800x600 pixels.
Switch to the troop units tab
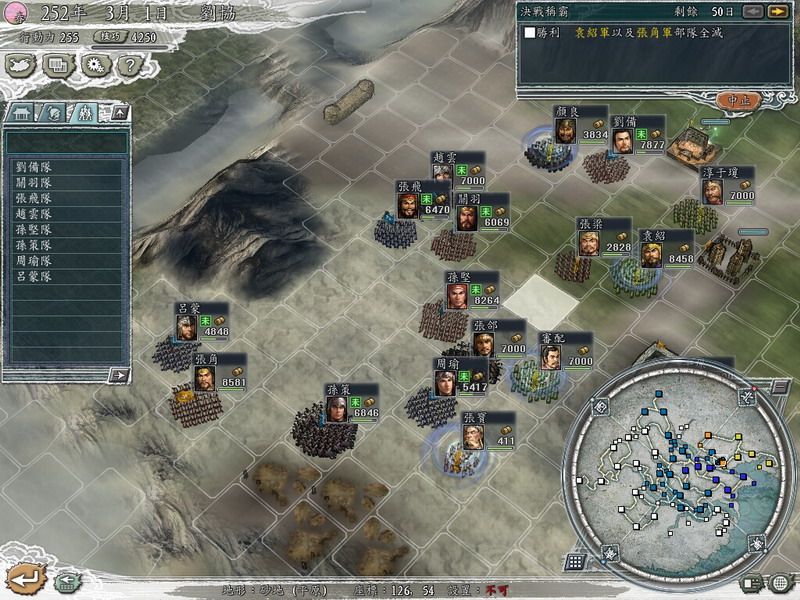86,113
